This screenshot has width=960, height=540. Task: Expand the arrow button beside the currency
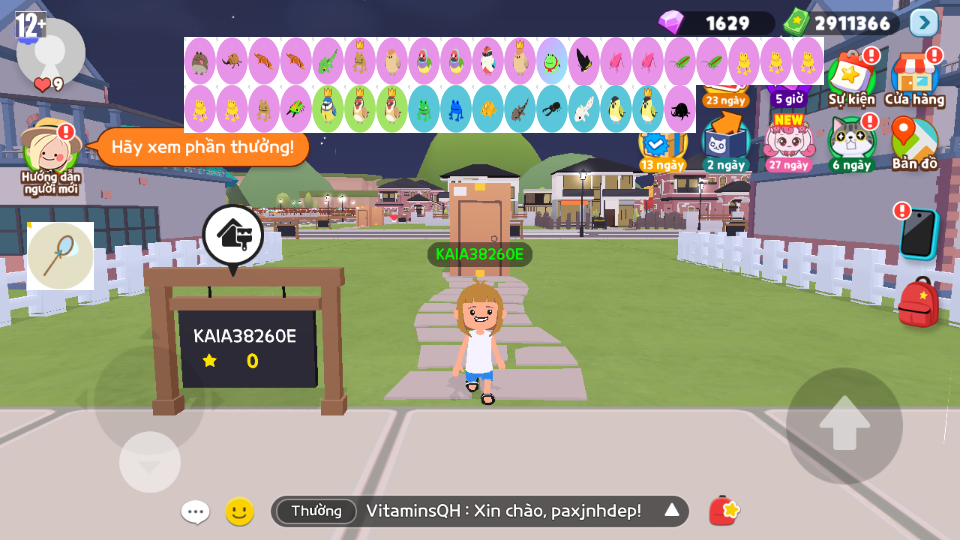tap(924, 22)
